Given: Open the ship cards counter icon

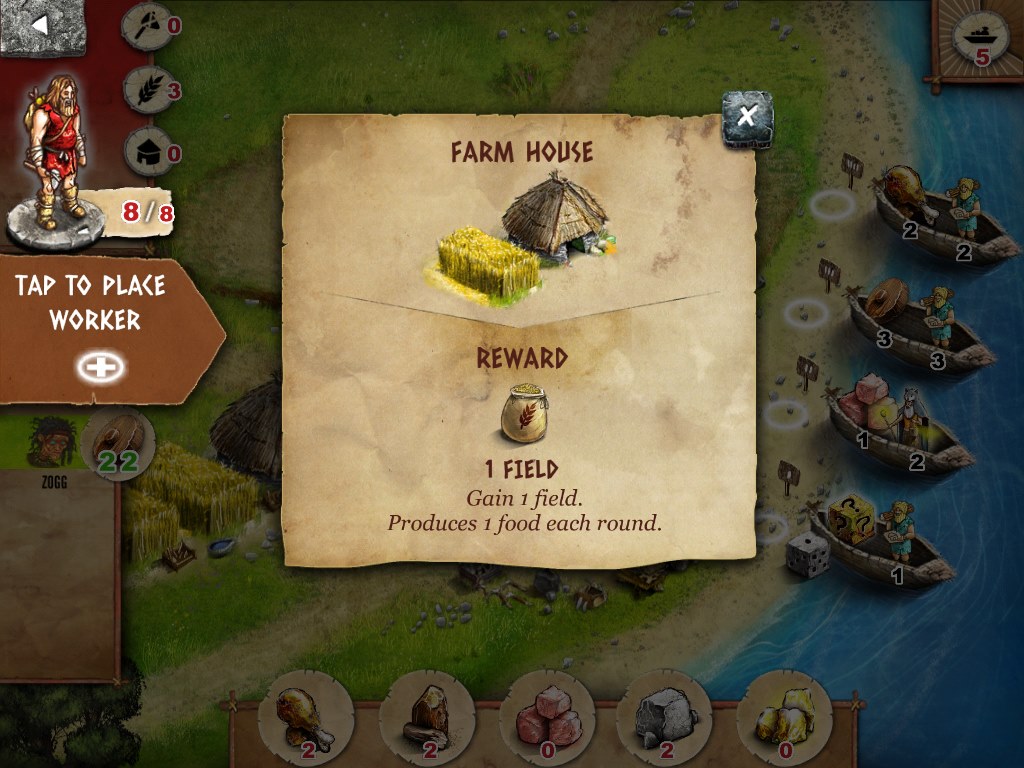Looking at the screenshot, I should [977, 39].
